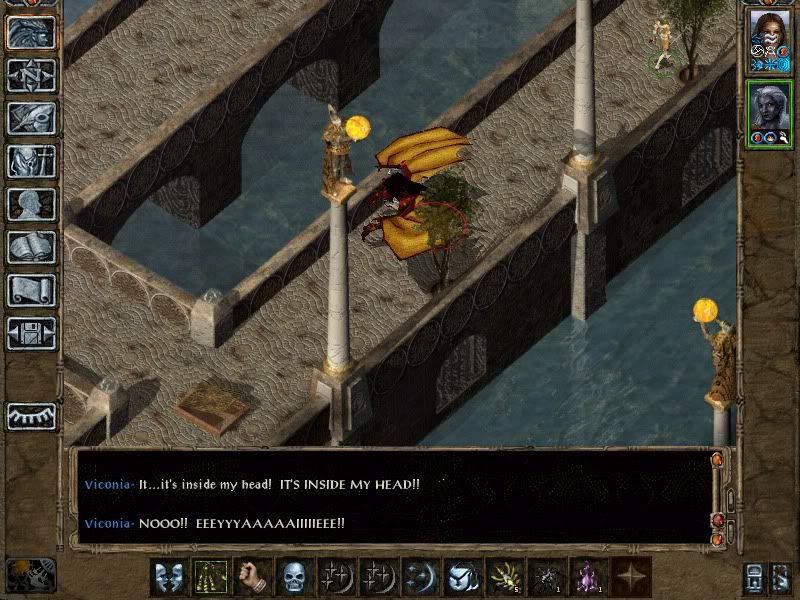
Task: Open the options menu (floppy disk)
Action: (31, 333)
